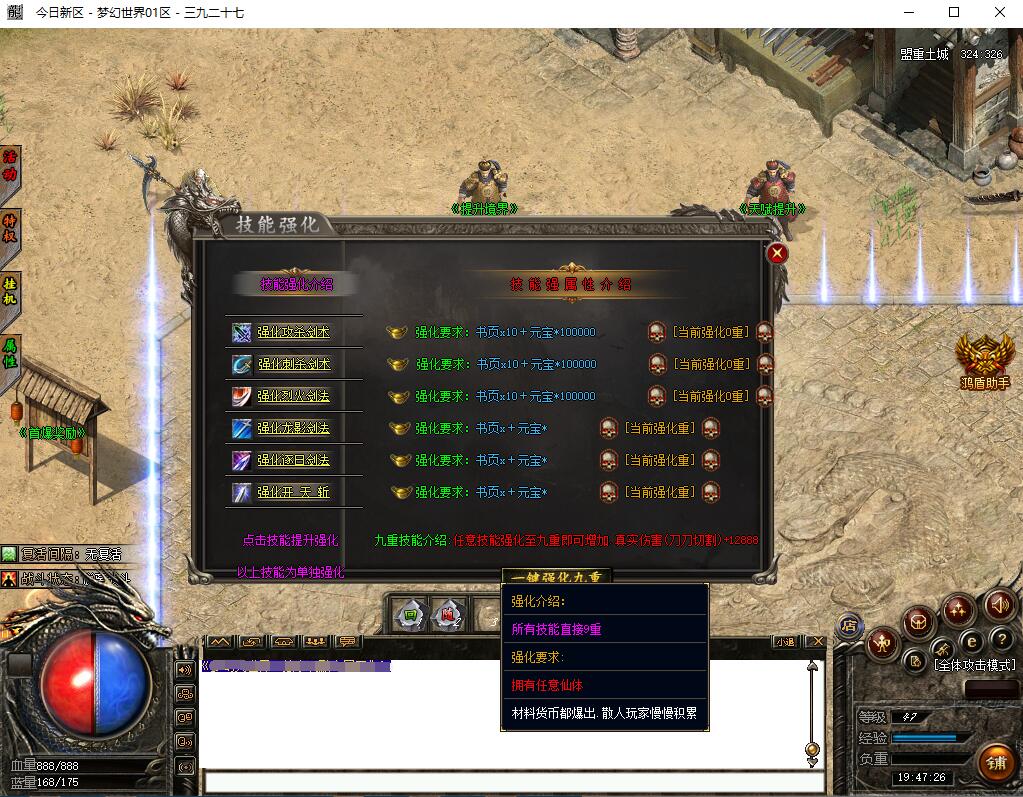Open the 挂机 auto-play side tab
Screen dimensions: 1023x797
pos(10,290)
